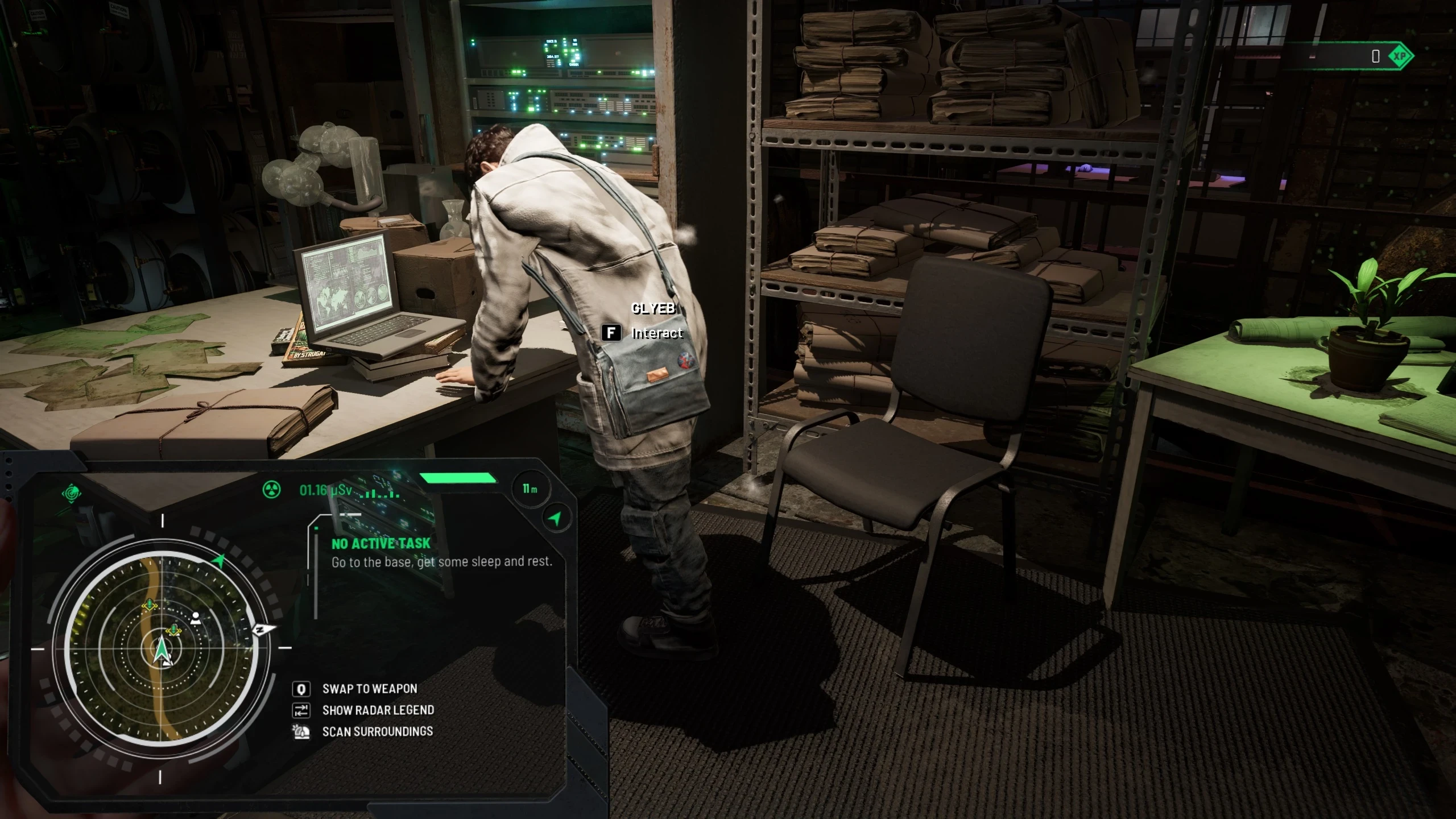Click the radar scanner icon on PDA
The image size is (1456, 819).
[x=72, y=493]
